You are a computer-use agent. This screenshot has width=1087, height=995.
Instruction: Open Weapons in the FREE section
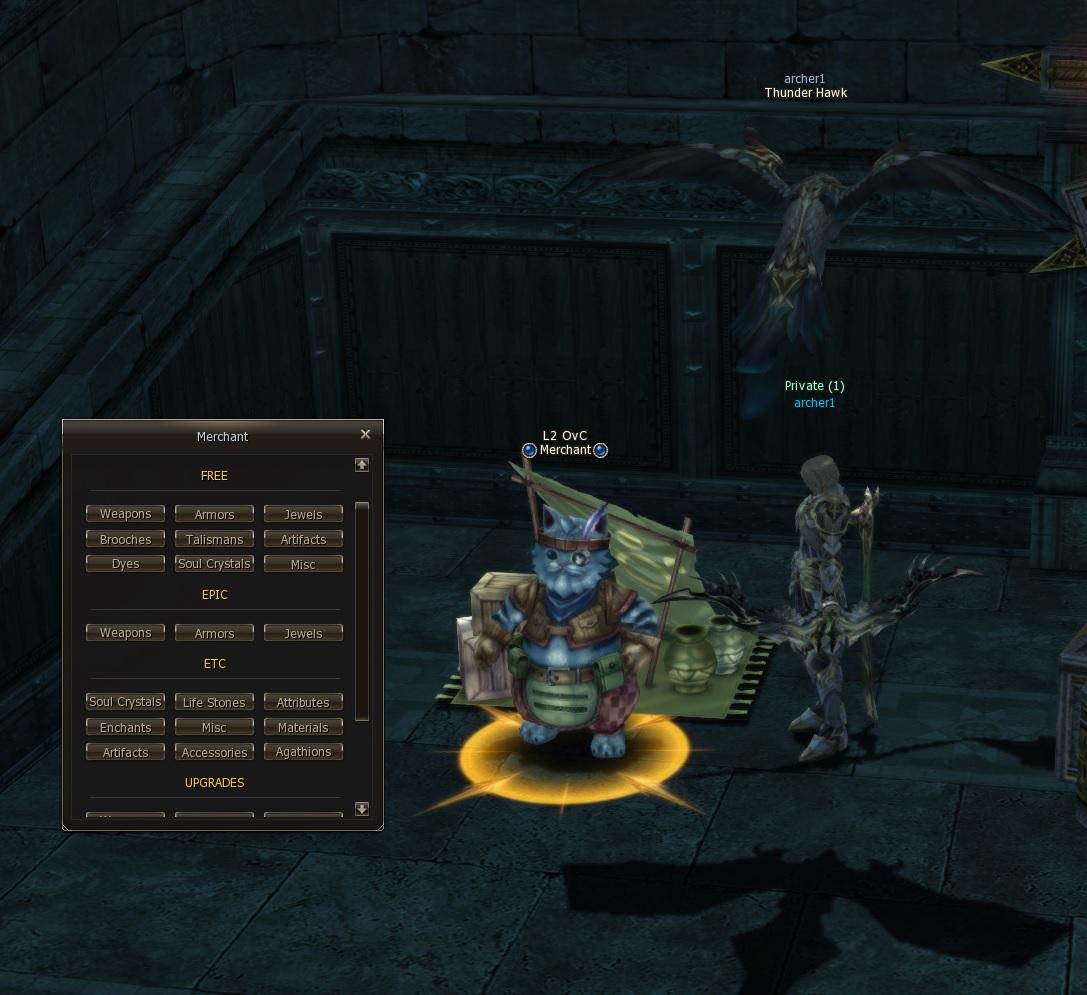pyautogui.click(x=125, y=514)
